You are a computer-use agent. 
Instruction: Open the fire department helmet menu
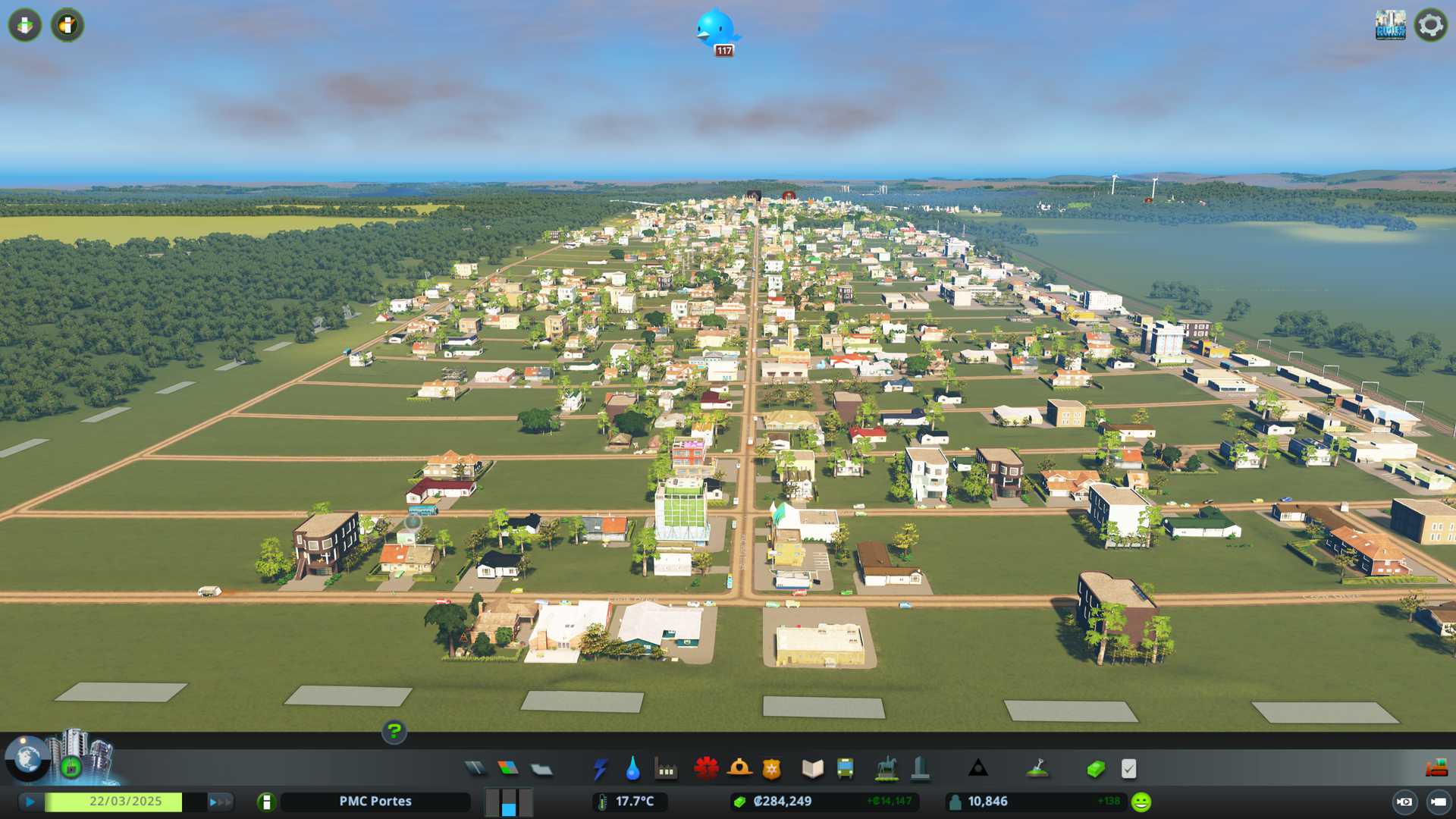tap(739, 769)
